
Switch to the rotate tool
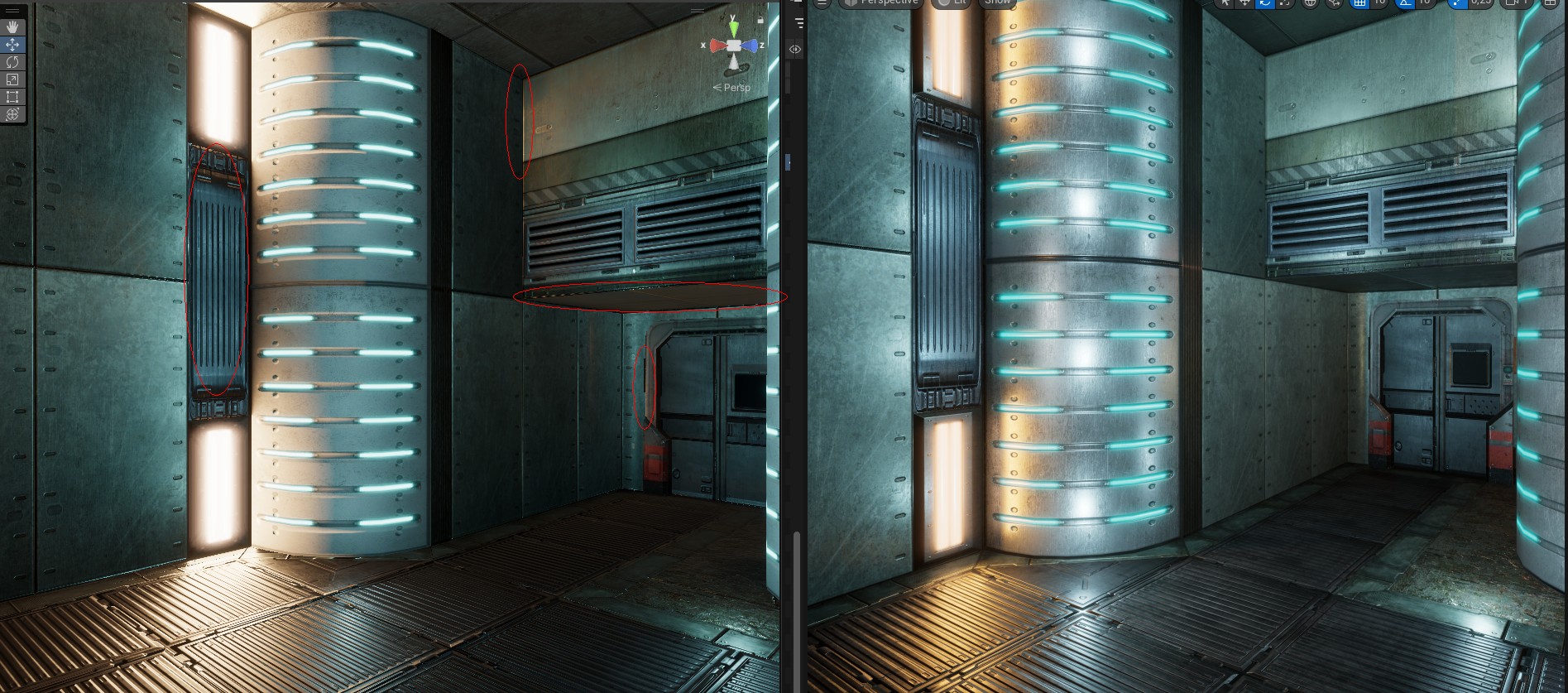point(12,62)
